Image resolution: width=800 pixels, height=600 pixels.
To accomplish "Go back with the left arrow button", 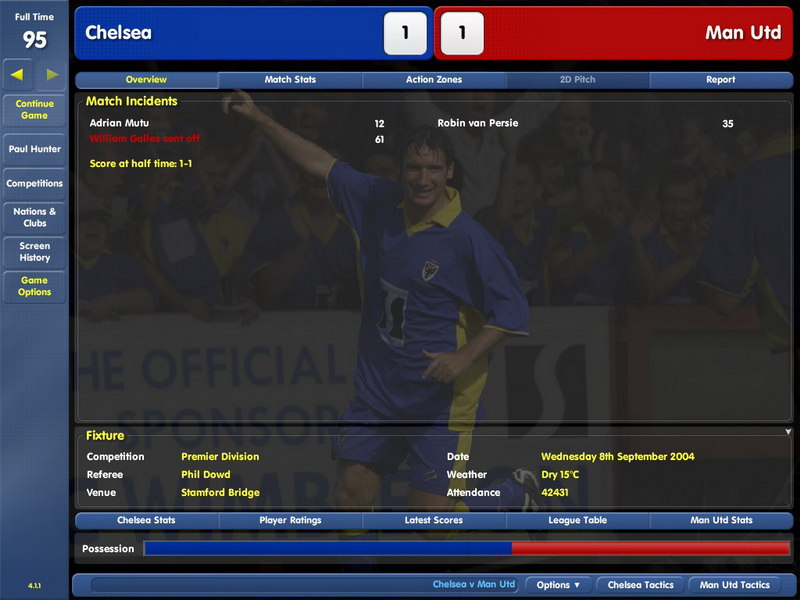I will (x=18, y=74).
